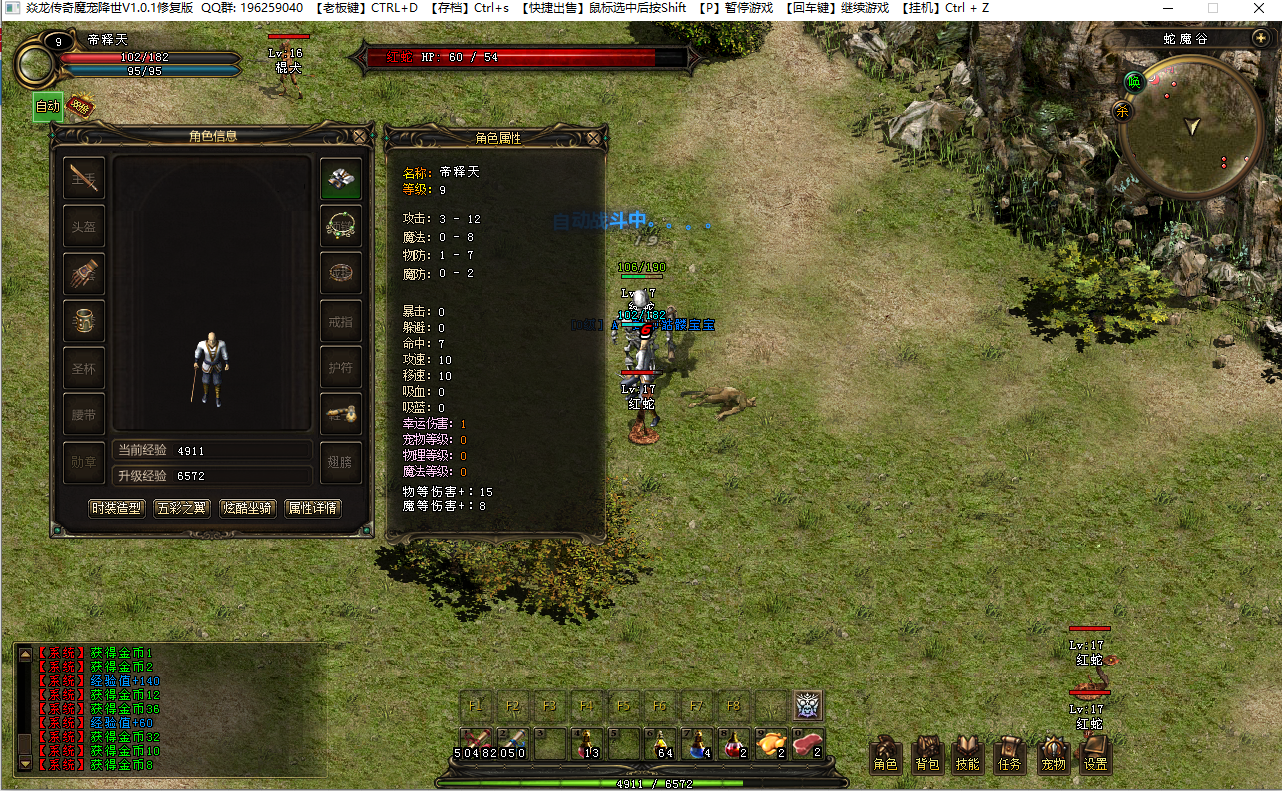1282x791 pixels.
Task: Open the 任务 quest log
Action: (1010, 754)
